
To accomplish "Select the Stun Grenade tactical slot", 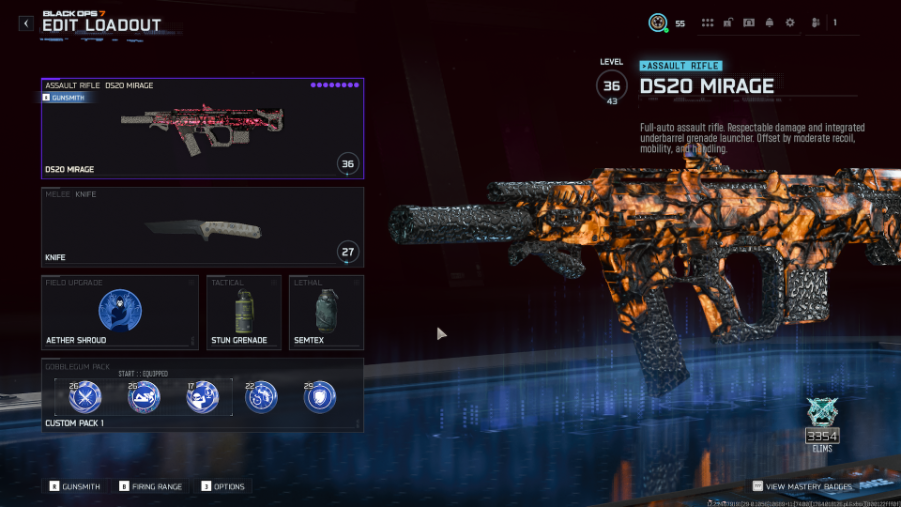I will (243, 312).
